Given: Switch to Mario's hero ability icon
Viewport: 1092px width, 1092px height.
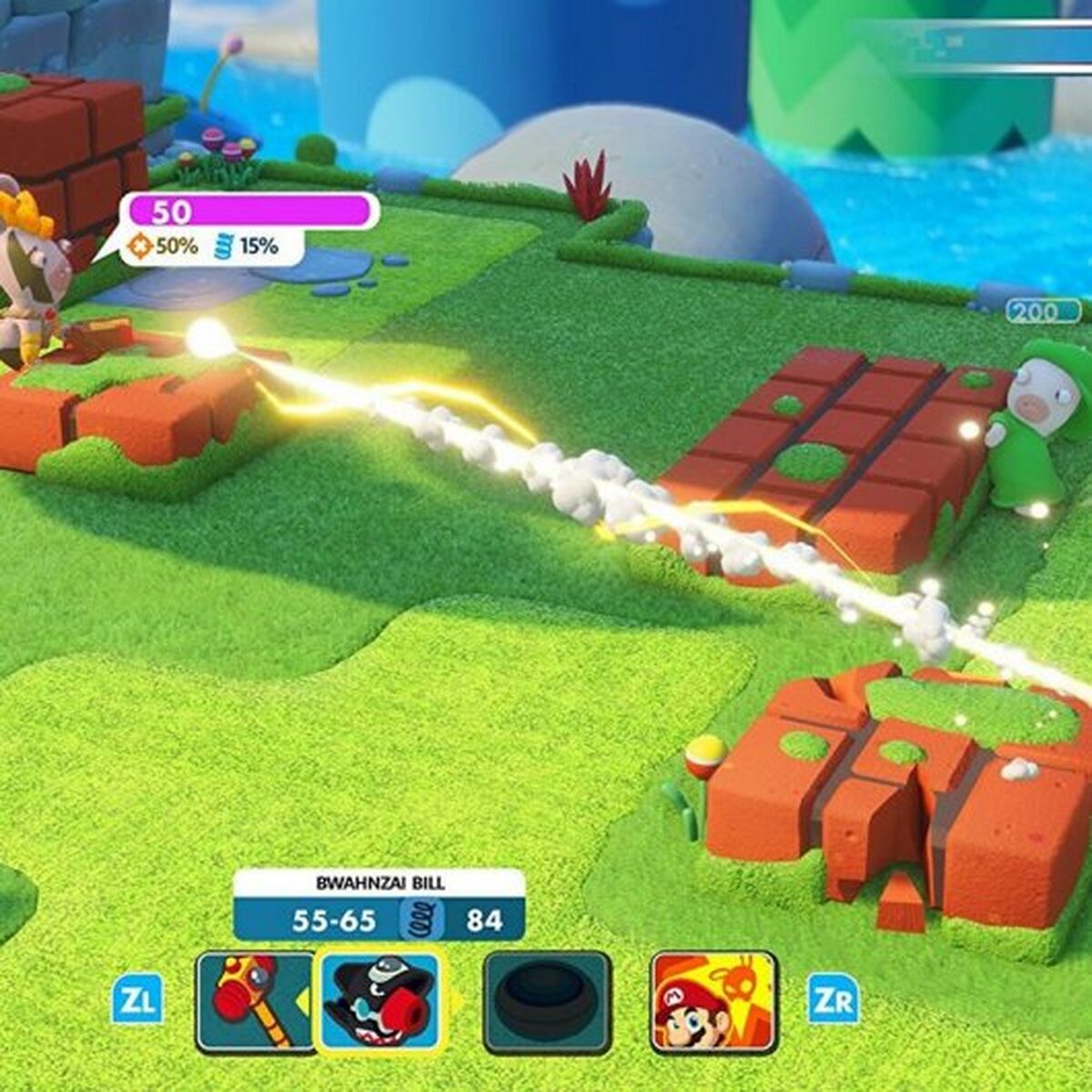Looking at the screenshot, I should 714,1001.
